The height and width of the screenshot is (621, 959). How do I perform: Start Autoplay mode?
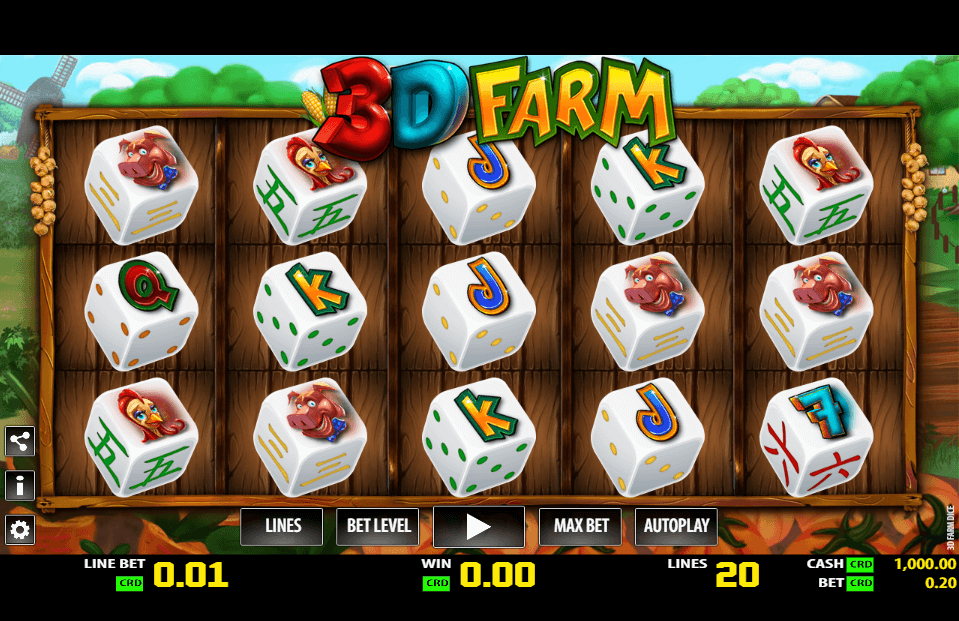pos(676,526)
